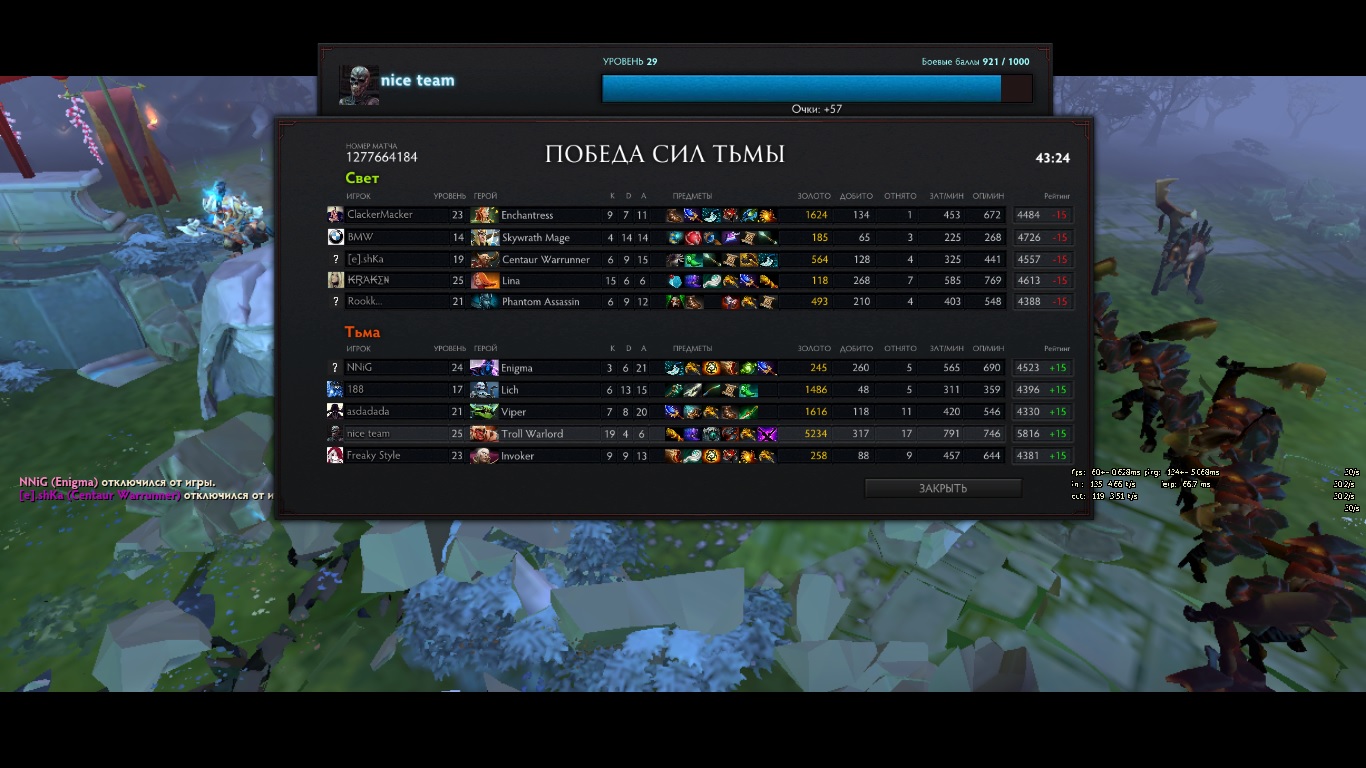Click the Invoker hero portrait
The width and height of the screenshot is (1366, 768).
pos(484,456)
